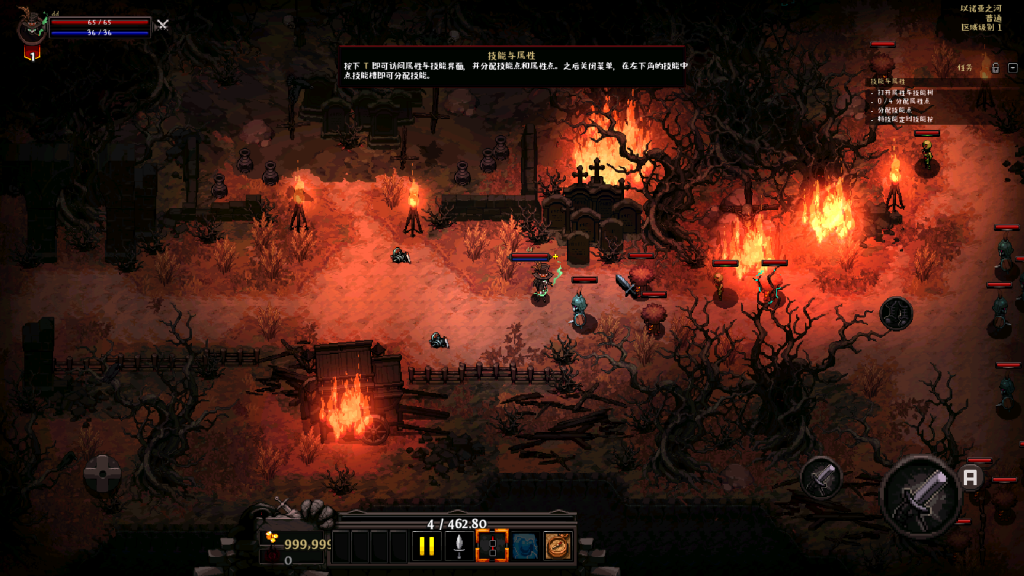The image size is (1024, 576).
Task: Click the crossed swords icon beside health bar
Action: point(163,25)
